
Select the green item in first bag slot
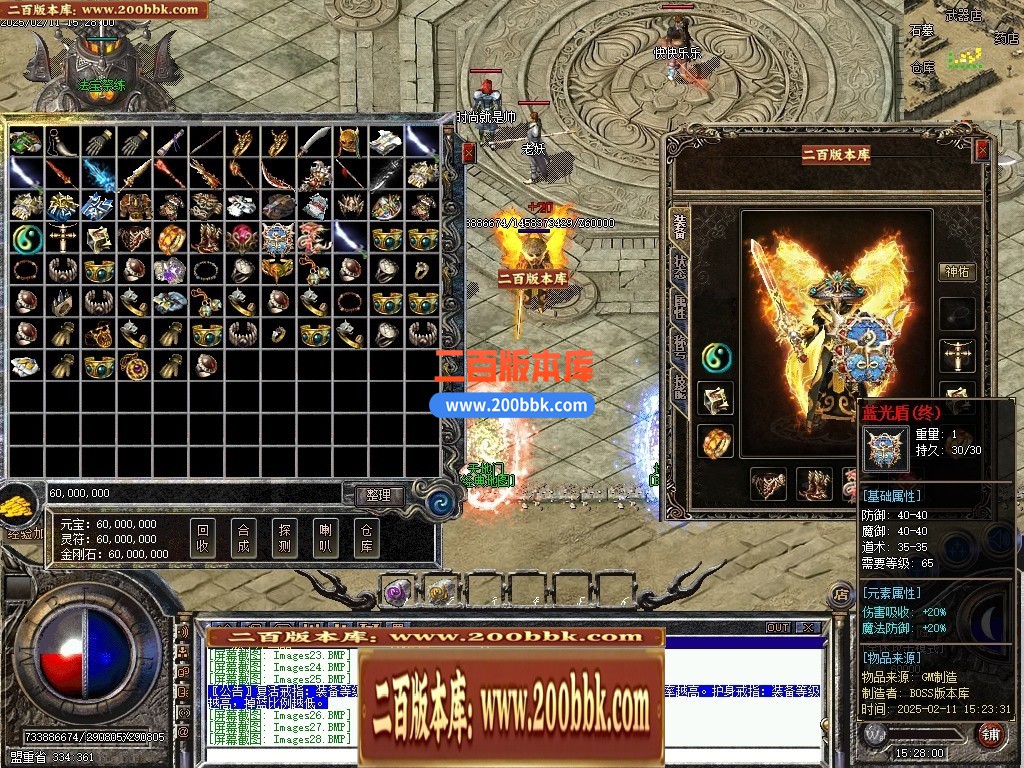25,141
